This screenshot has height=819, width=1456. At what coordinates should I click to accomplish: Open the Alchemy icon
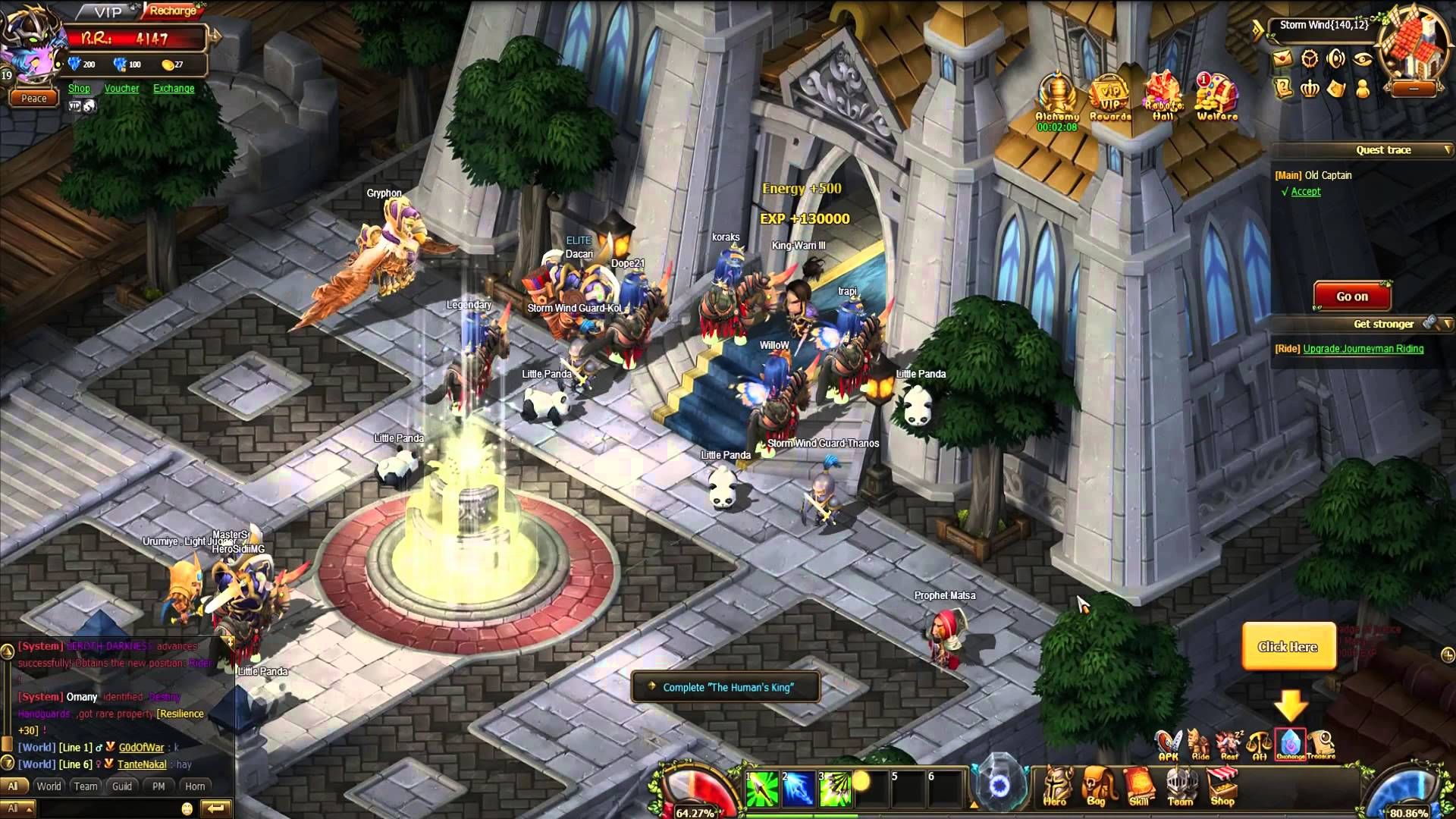(x=1057, y=98)
